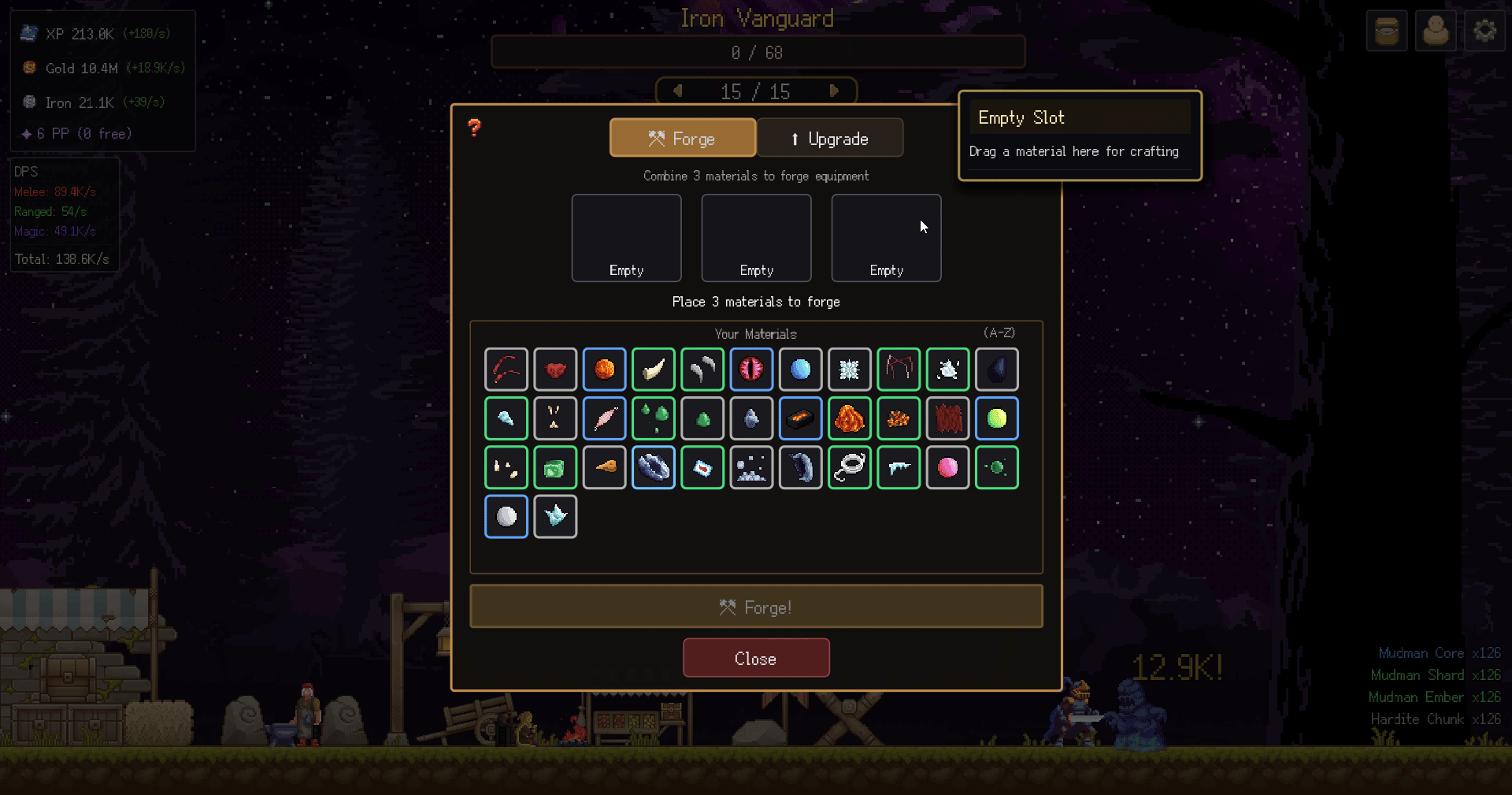The width and height of the screenshot is (1512, 795).
Task: Select the red slit-eye material
Action: pos(751,370)
